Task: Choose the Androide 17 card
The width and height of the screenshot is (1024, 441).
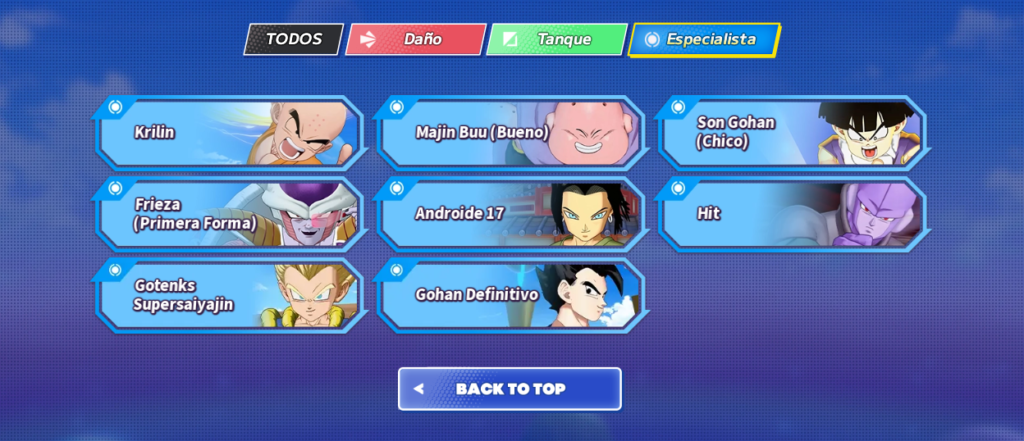Action: [510, 214]
